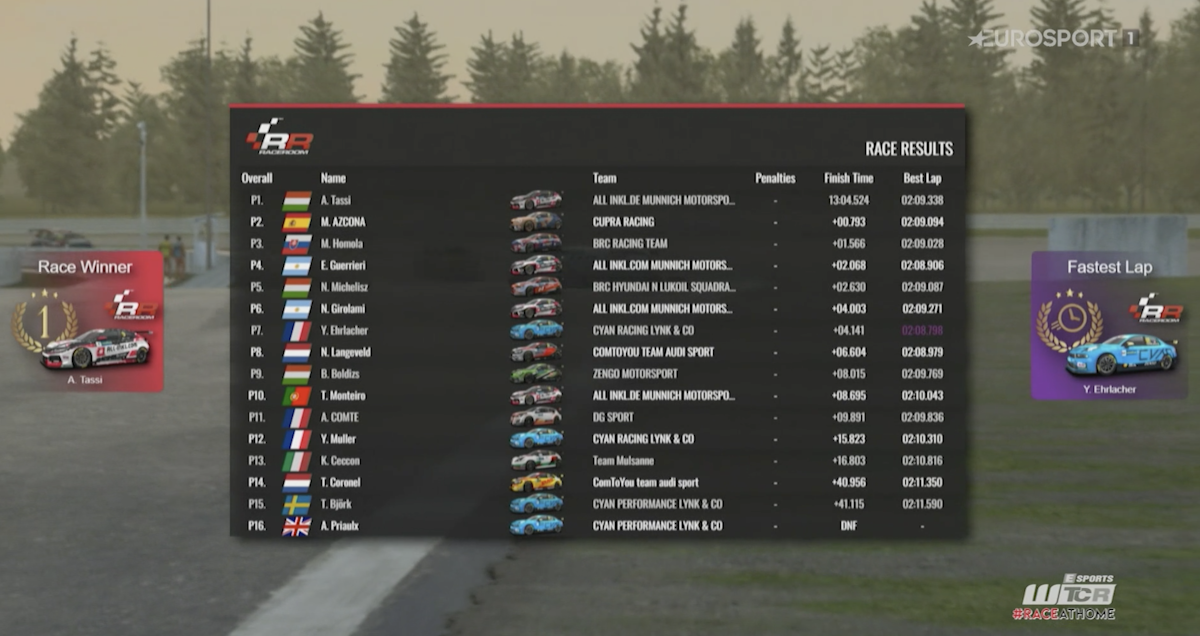1200x636 pixels.
Task: Click the Finish Time column header
Action: click(848, 178)
